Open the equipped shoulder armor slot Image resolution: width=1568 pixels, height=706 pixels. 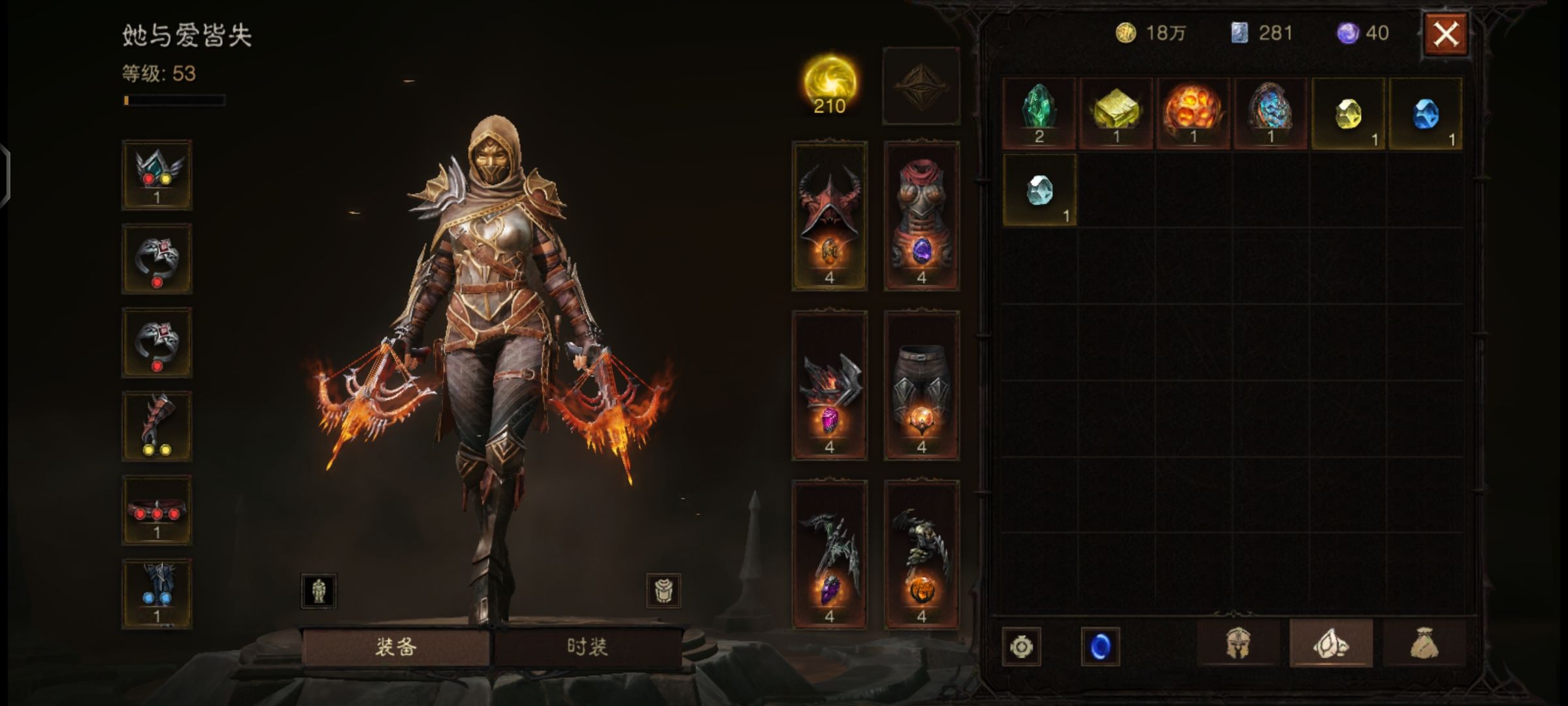tap(830, 386)
